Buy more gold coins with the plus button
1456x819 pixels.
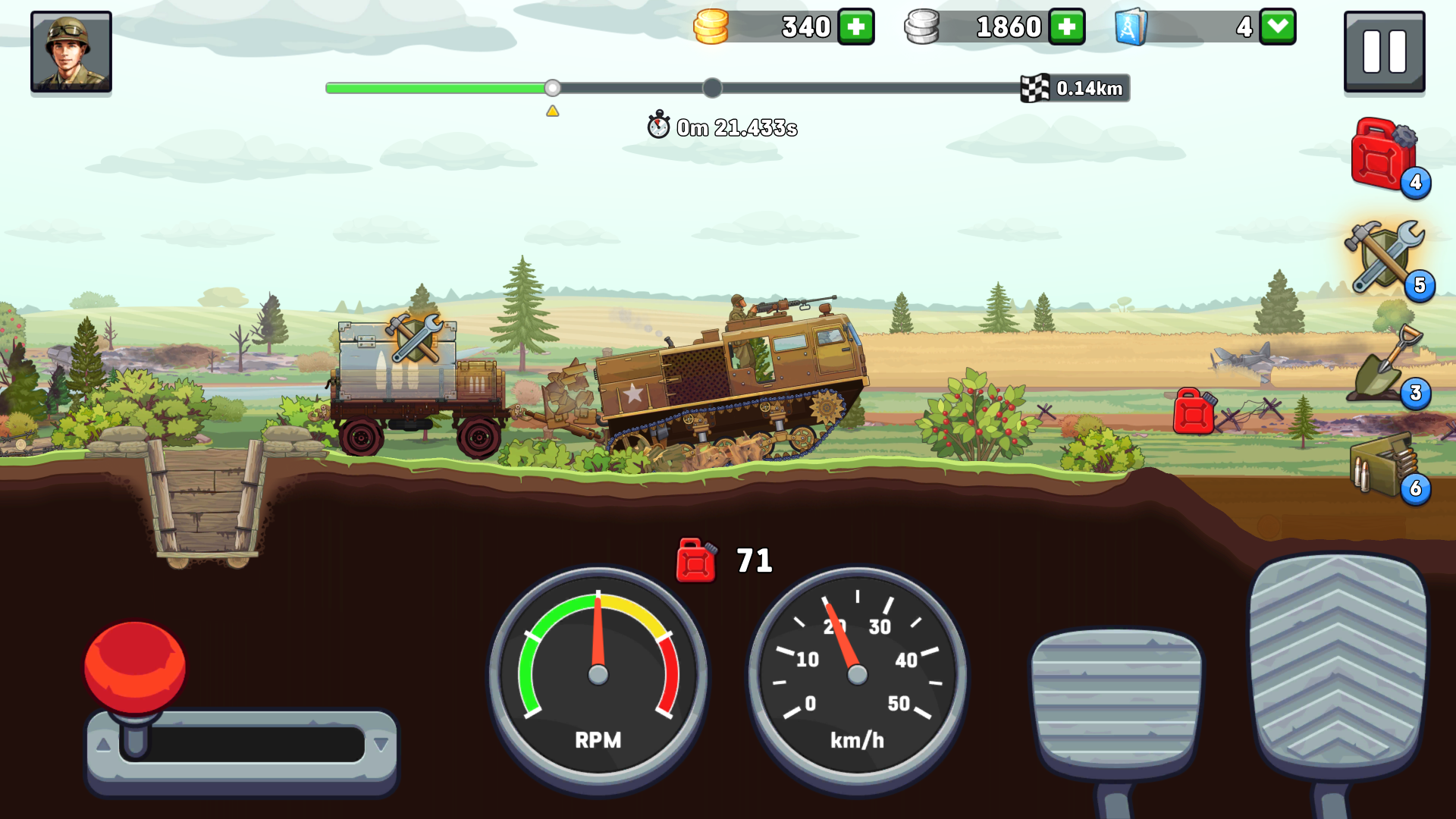click(x=855, y=26)
